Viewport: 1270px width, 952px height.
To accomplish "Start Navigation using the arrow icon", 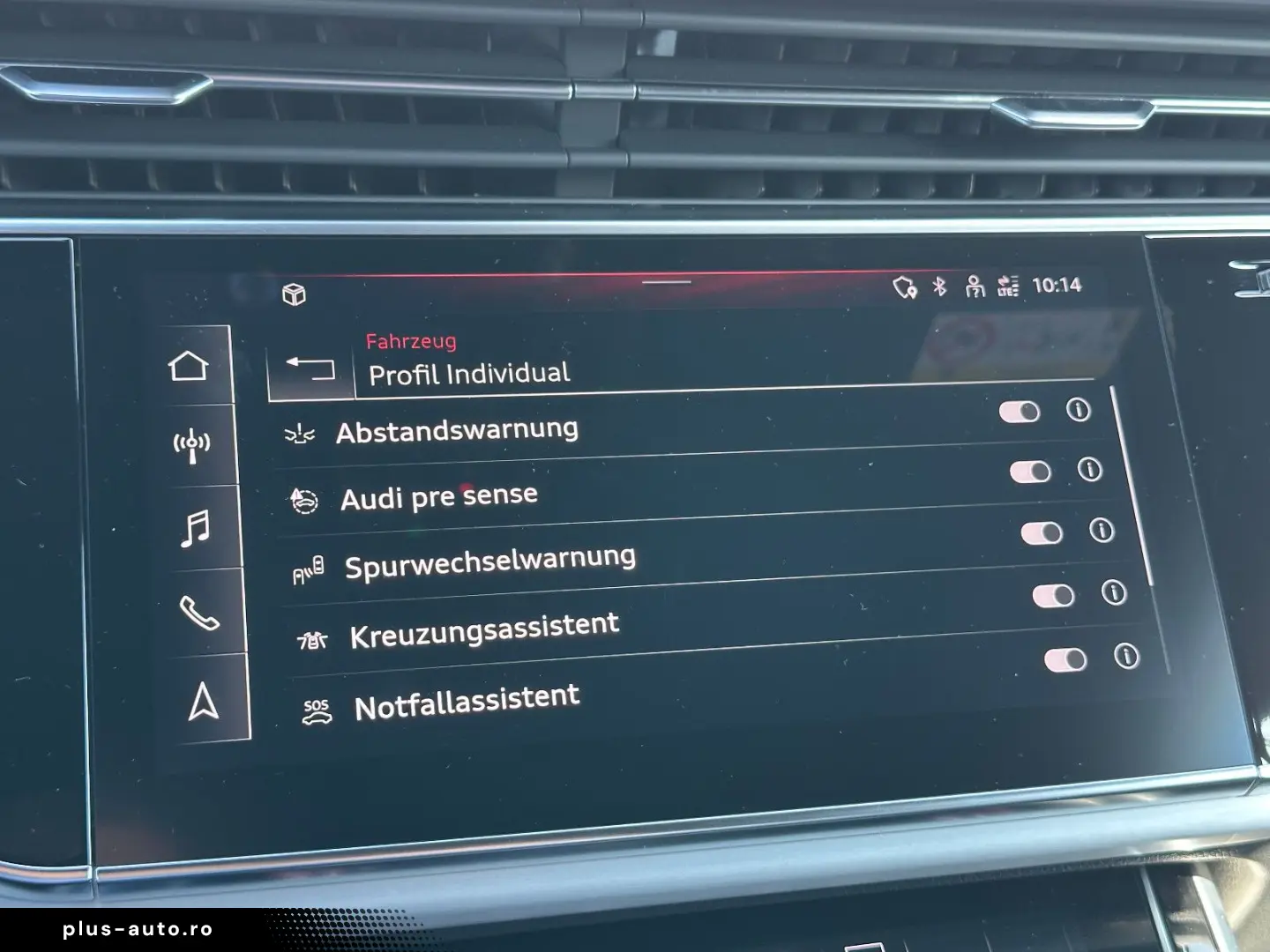I will (204, 700).
